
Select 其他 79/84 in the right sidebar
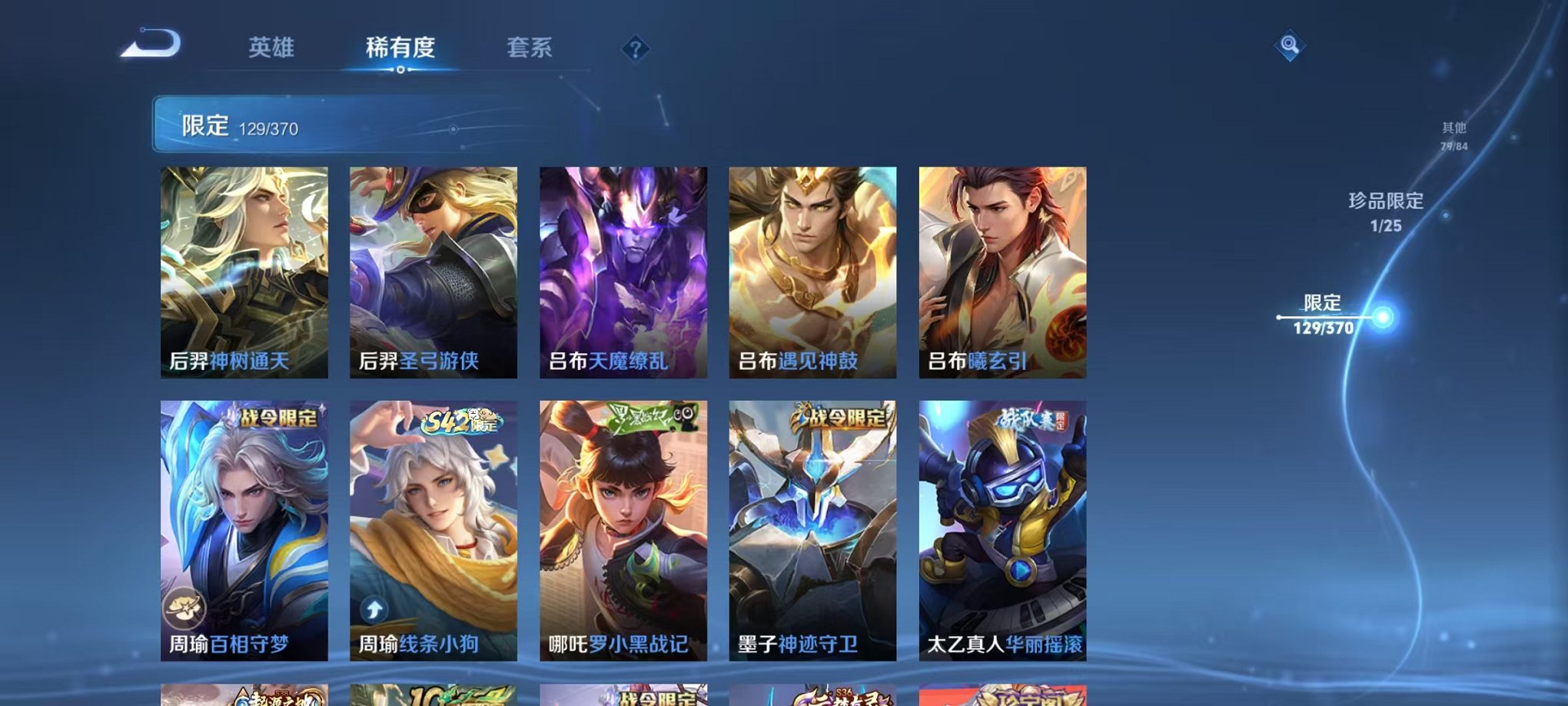coord(1453,137)
